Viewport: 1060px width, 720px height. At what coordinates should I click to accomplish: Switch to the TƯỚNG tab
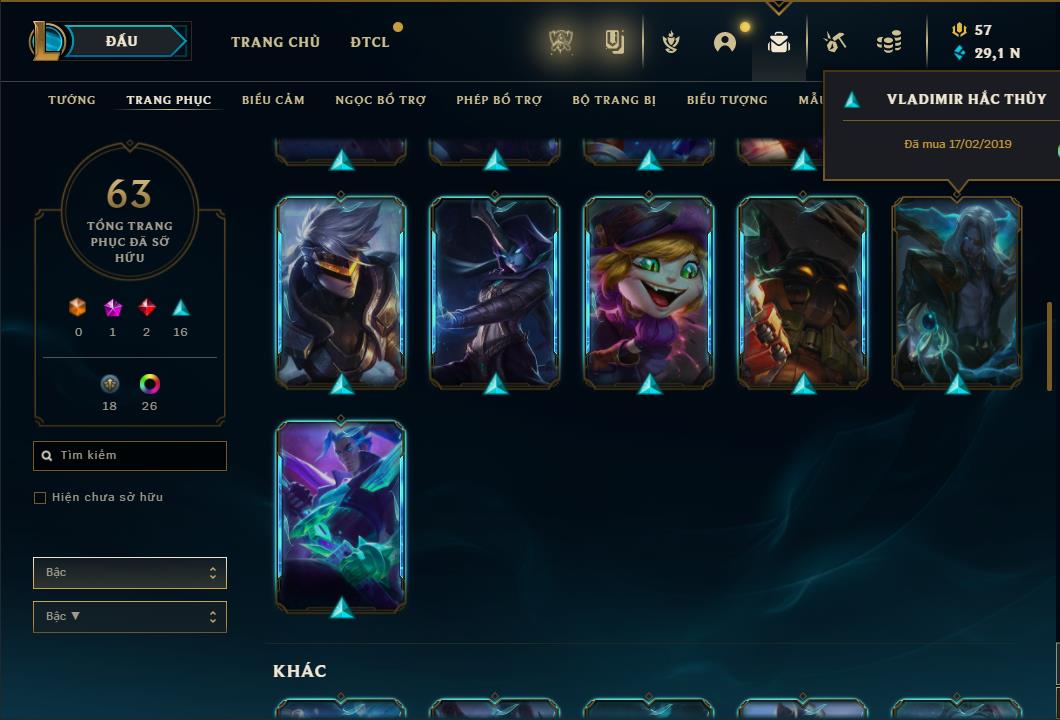click(72, 100)
